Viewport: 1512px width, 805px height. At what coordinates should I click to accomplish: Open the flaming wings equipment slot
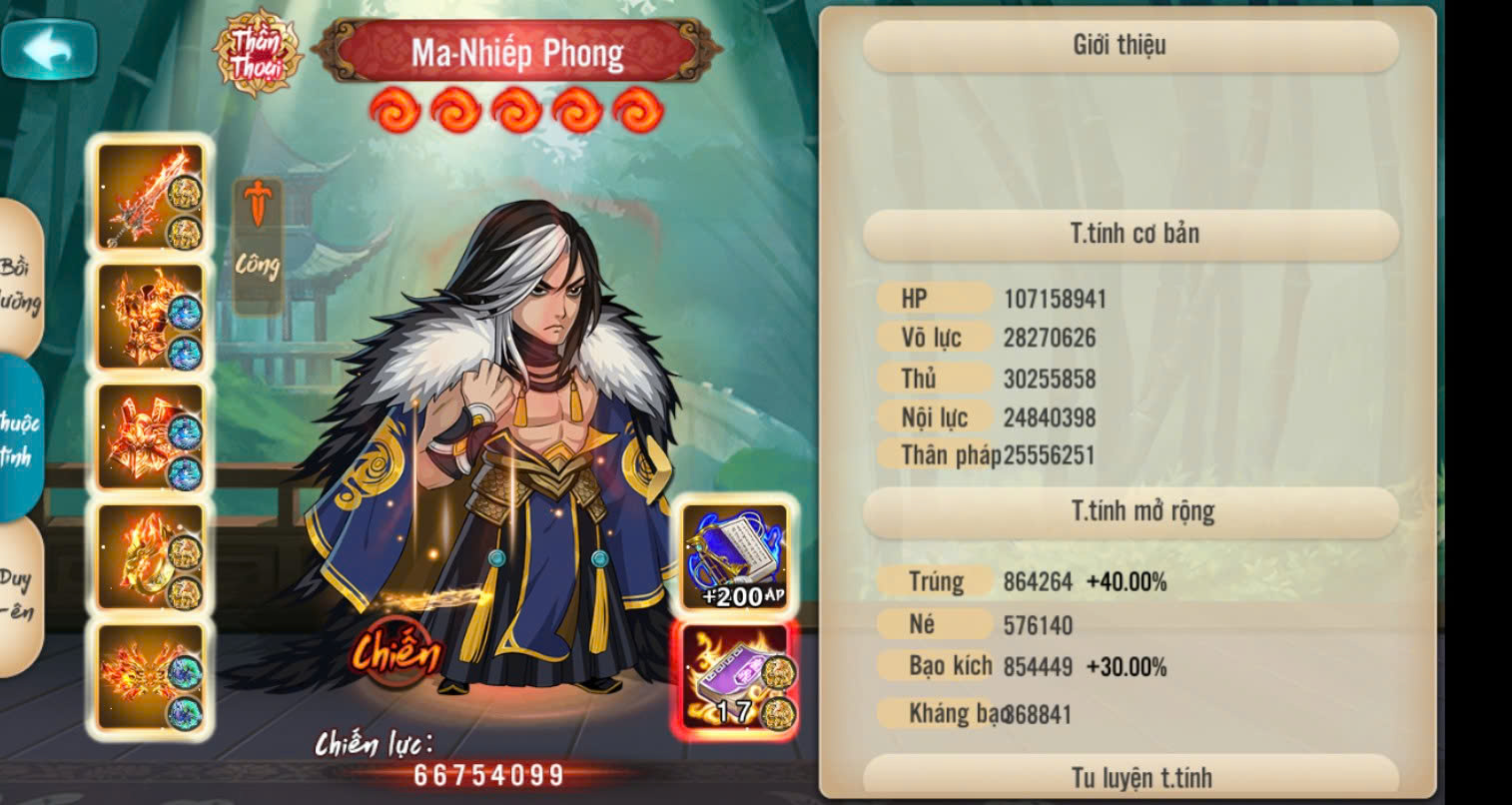(150, 676)
